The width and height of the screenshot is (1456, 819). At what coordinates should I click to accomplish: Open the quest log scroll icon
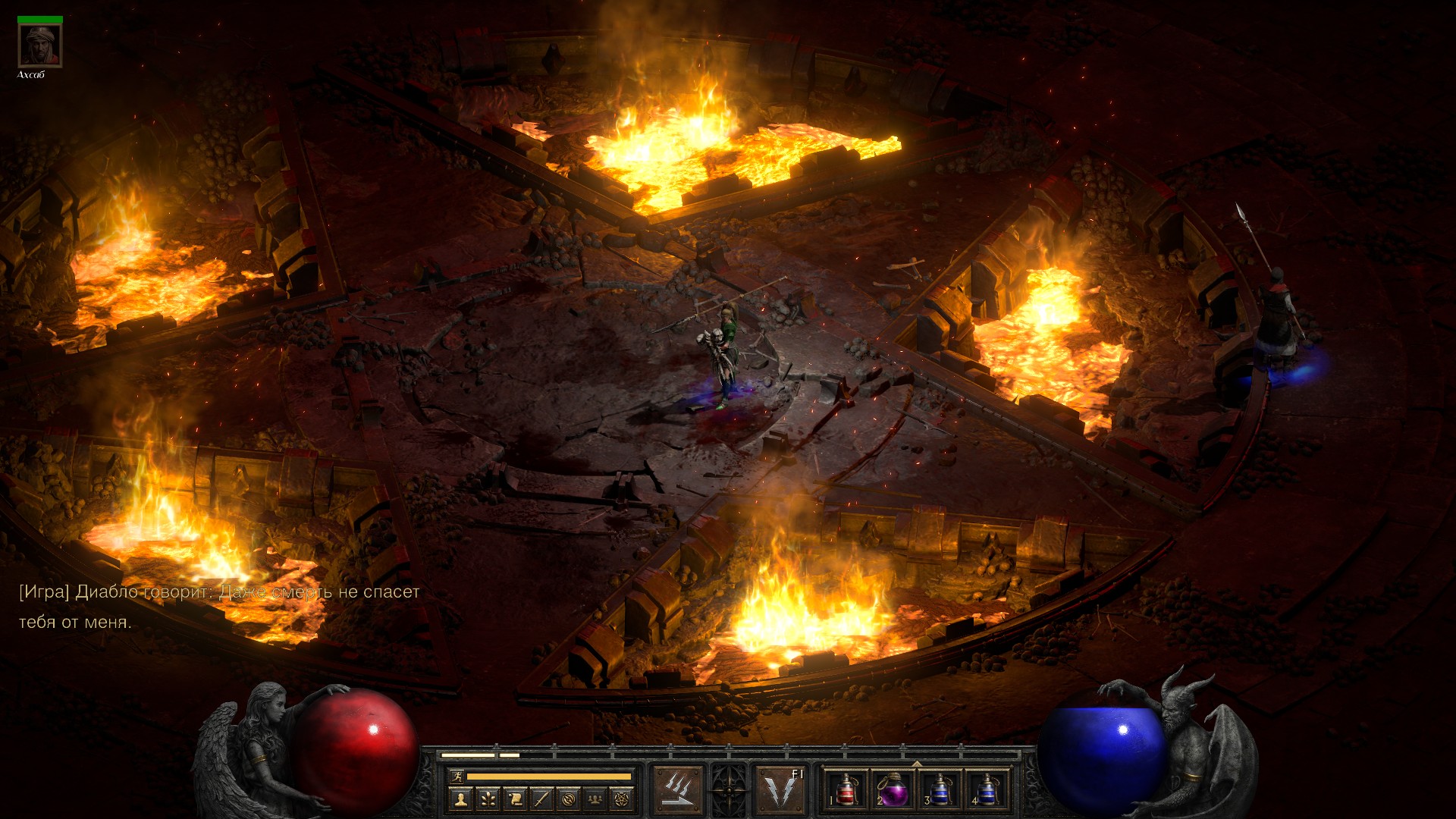pyautogui.click(x=514, y=799)
